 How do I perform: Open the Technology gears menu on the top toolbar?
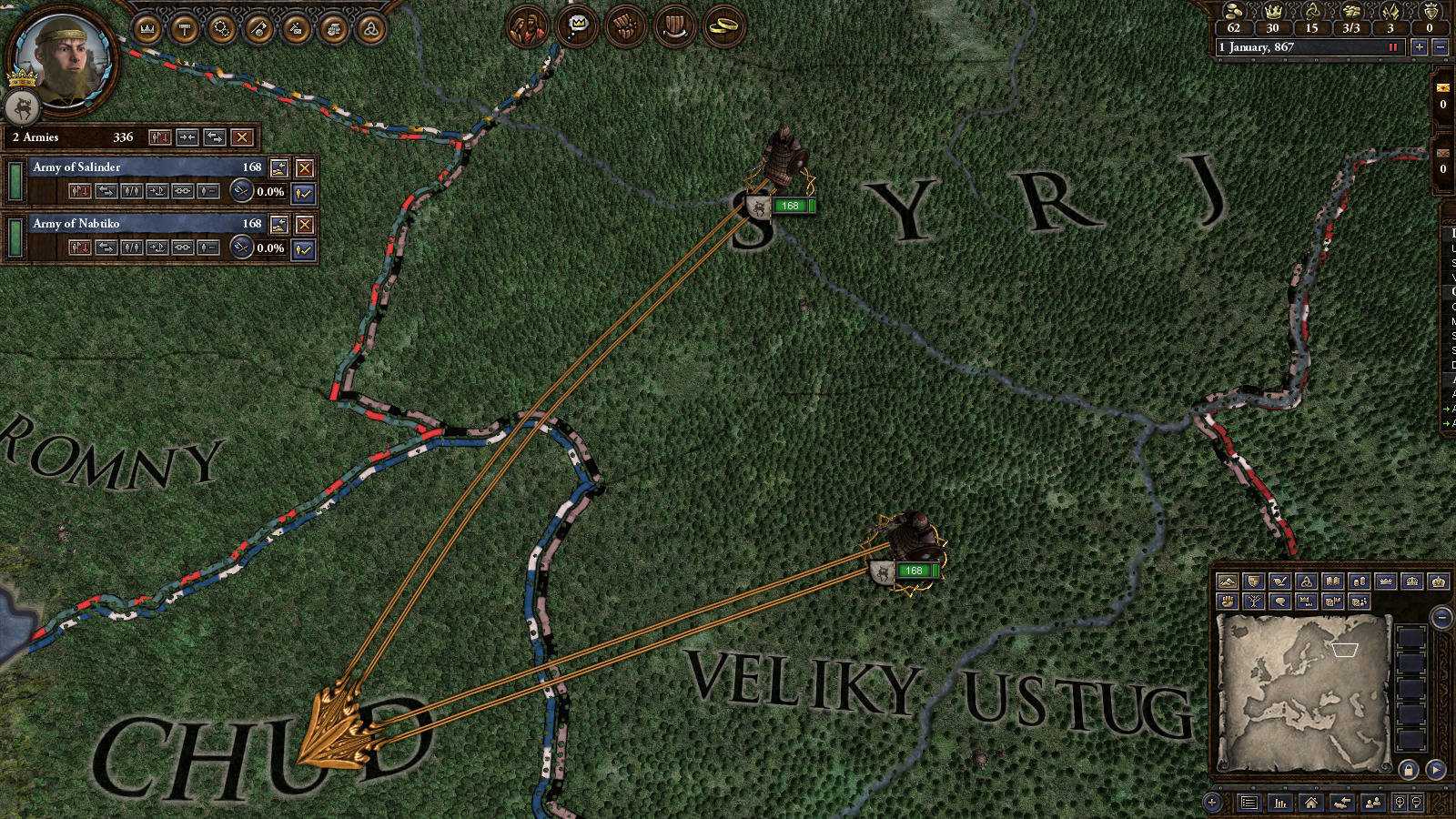pyautogui.click(x=219, y=27)
